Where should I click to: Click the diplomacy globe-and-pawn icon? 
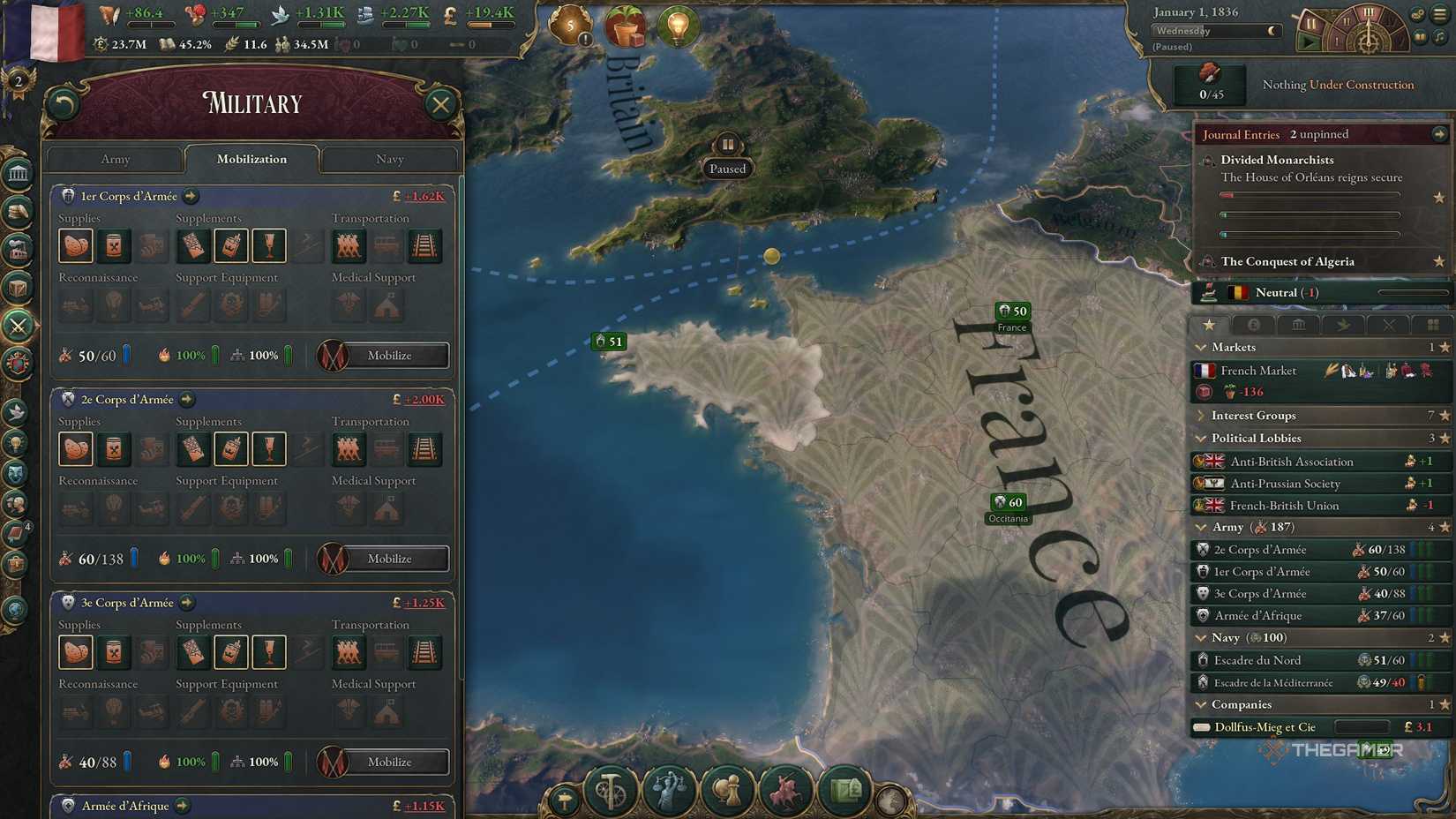click(727, 790)
